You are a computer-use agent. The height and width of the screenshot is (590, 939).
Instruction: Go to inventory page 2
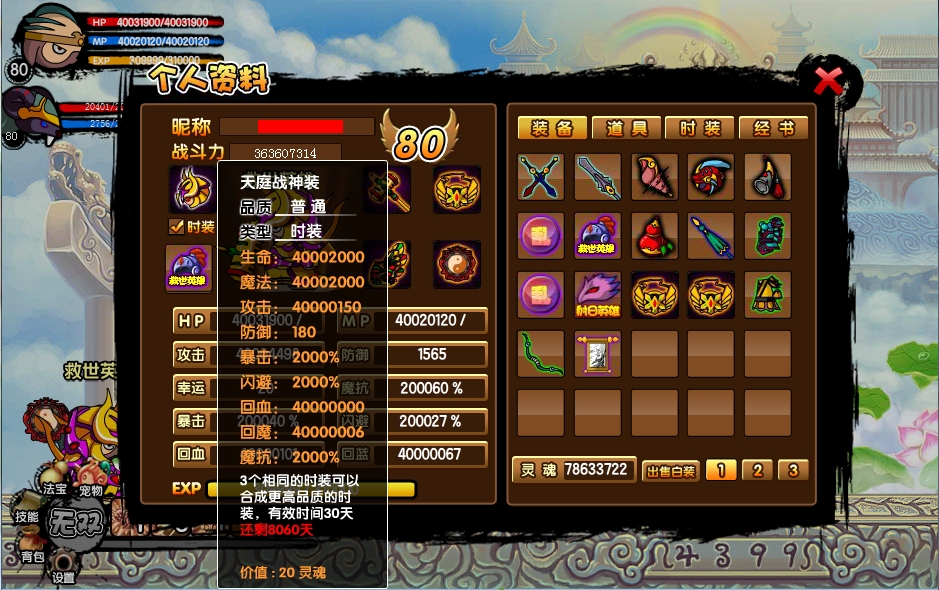[757, 470]
